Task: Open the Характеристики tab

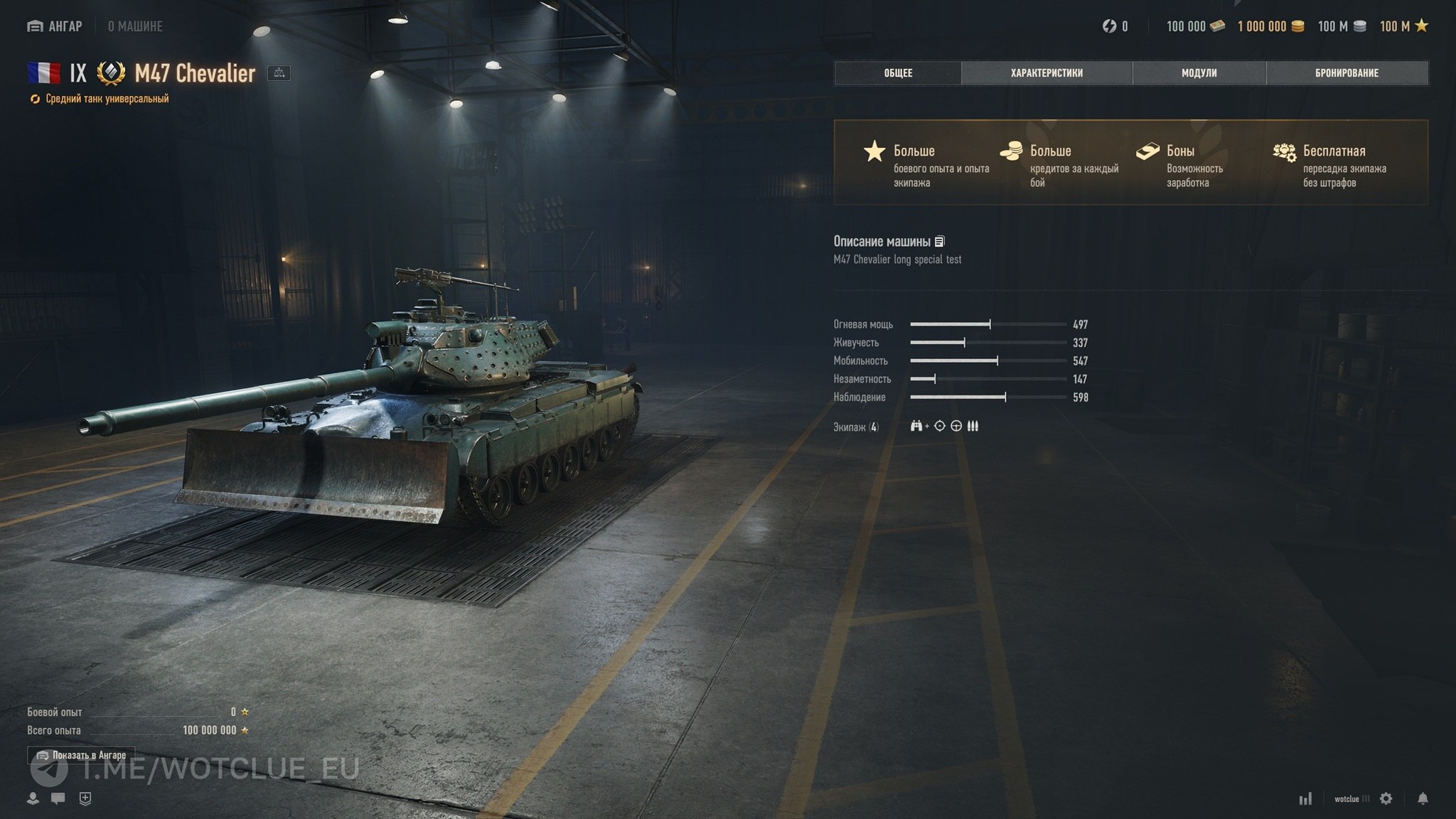Action: pyautogui.click(x=1046, y=73)
